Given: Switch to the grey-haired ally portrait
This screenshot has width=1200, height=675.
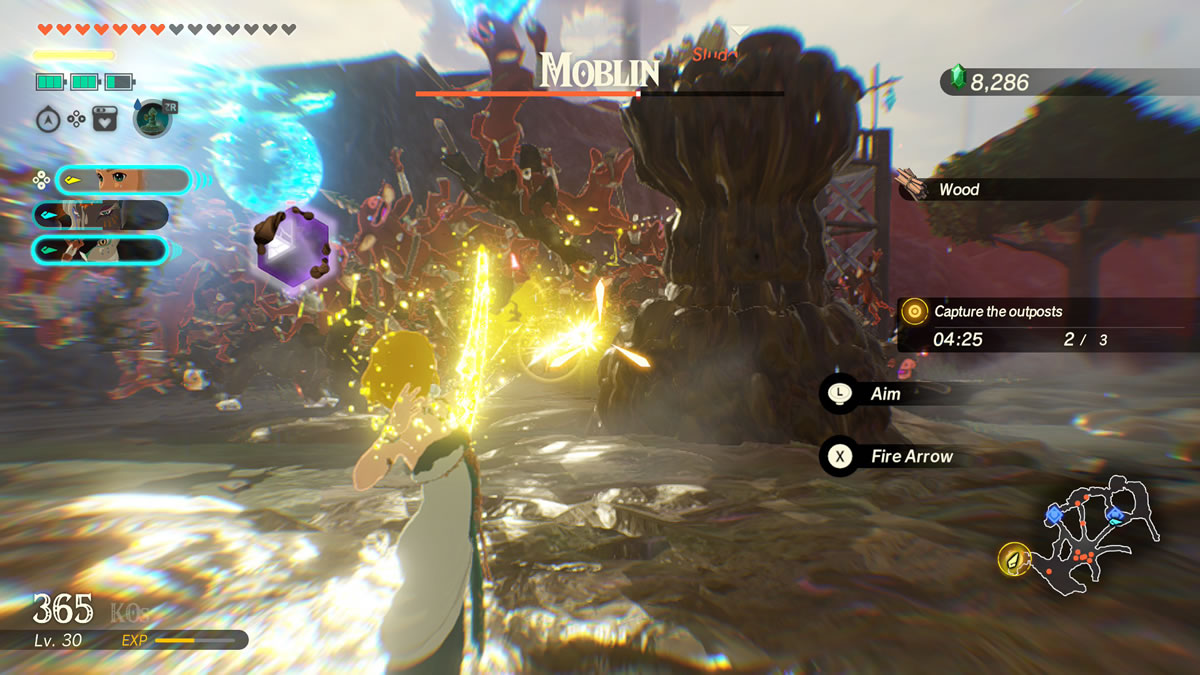Looking at the screenshot, I should (x=100, y=214).
